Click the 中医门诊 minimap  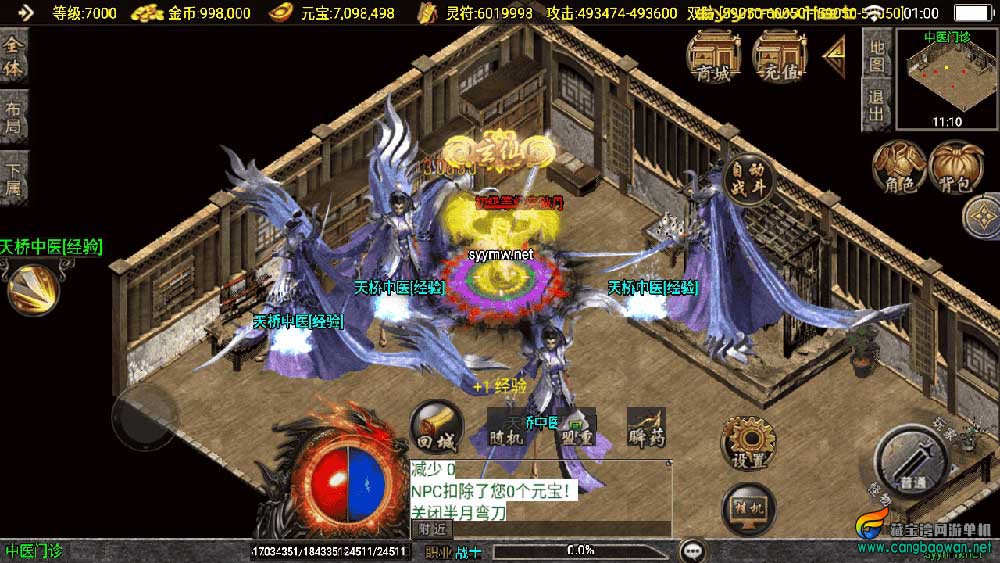[945, 79]
